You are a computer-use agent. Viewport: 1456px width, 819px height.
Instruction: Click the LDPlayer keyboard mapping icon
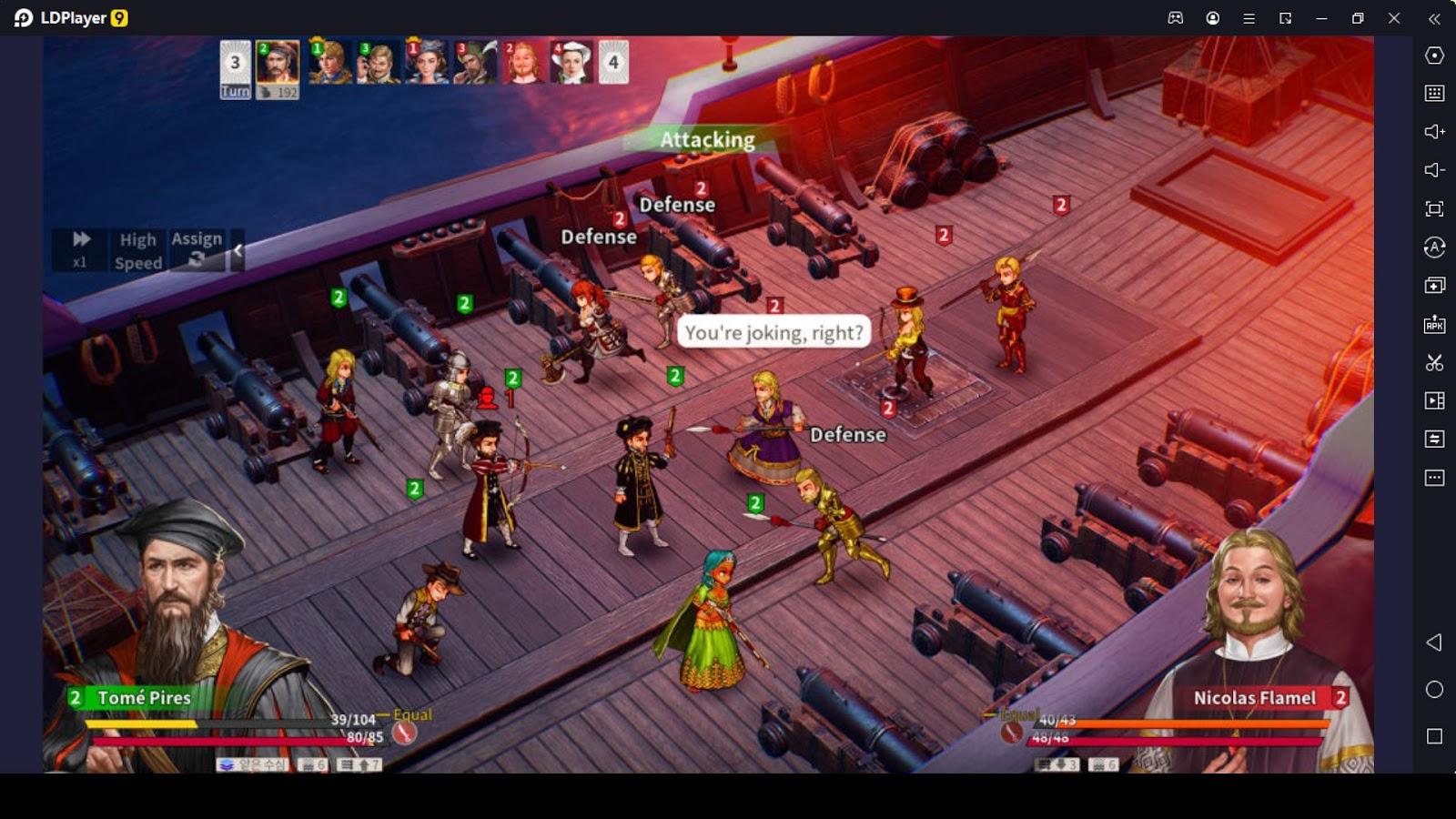click(1434, 93)
